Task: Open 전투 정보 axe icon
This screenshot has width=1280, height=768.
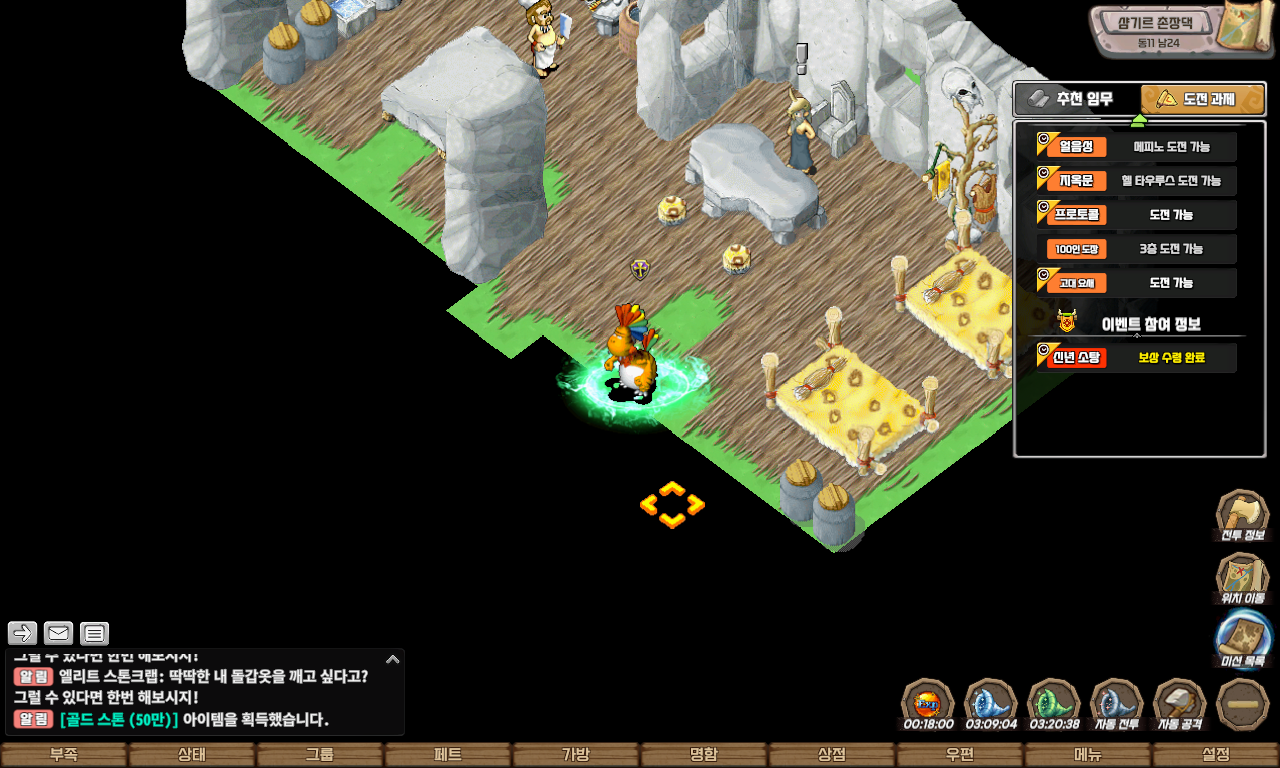Action: [x=1241, y=517]
